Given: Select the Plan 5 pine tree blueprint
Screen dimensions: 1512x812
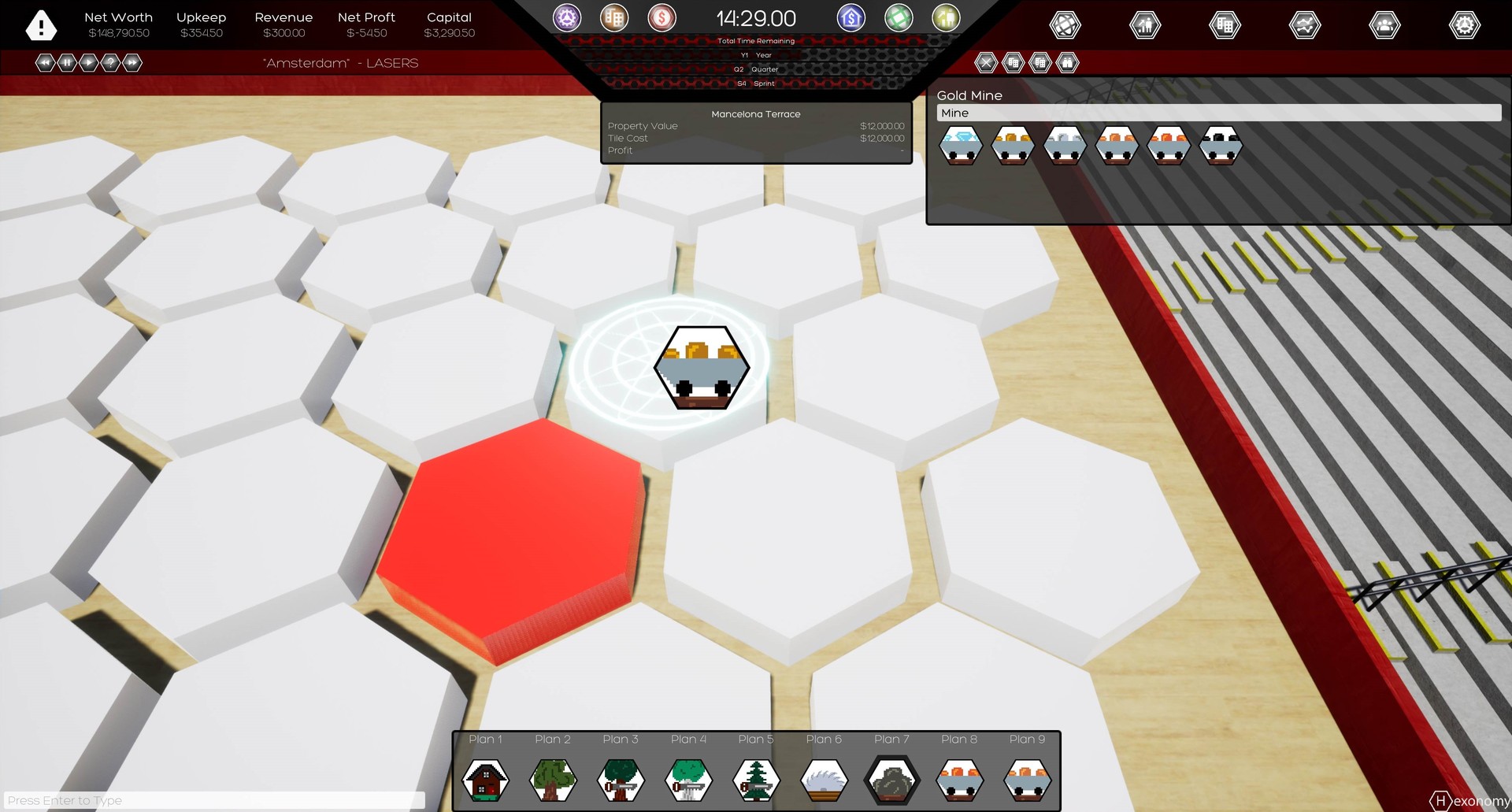Looking at the screenshot, I should tap(755, 780).
